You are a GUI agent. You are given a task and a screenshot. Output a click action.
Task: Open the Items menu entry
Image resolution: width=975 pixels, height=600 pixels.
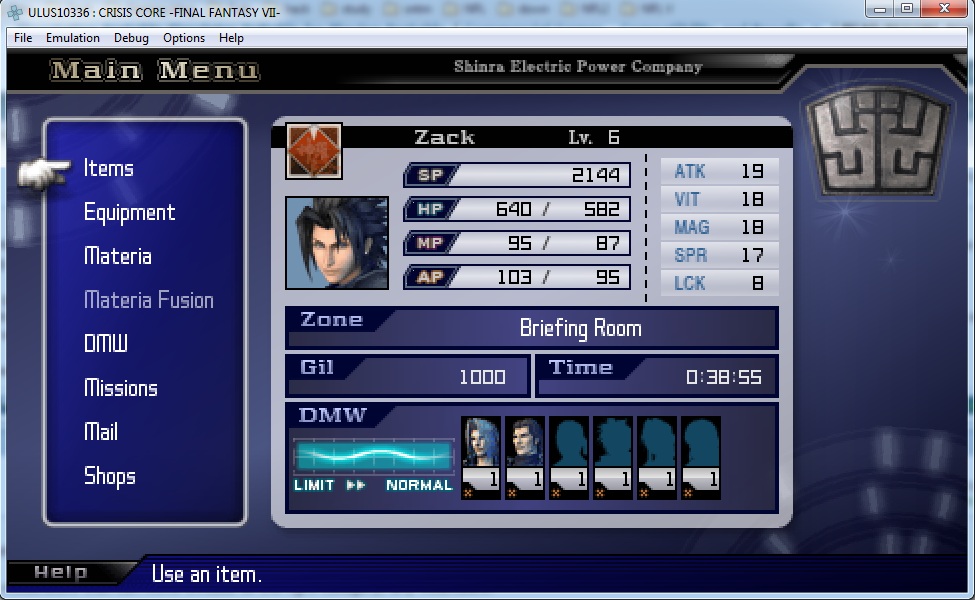pos(109,168)
